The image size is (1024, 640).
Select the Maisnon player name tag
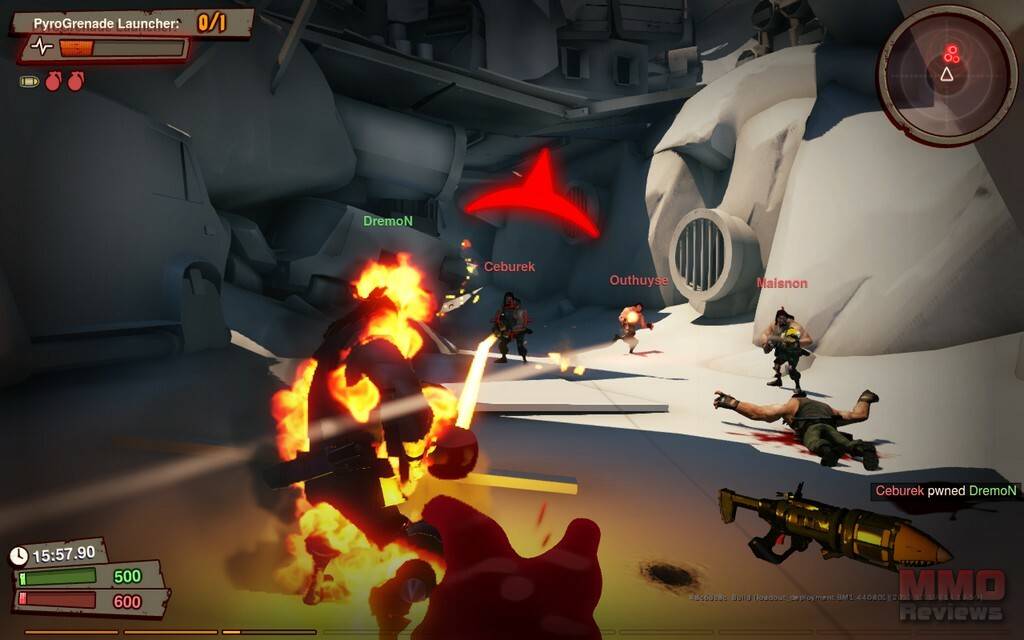781,284
